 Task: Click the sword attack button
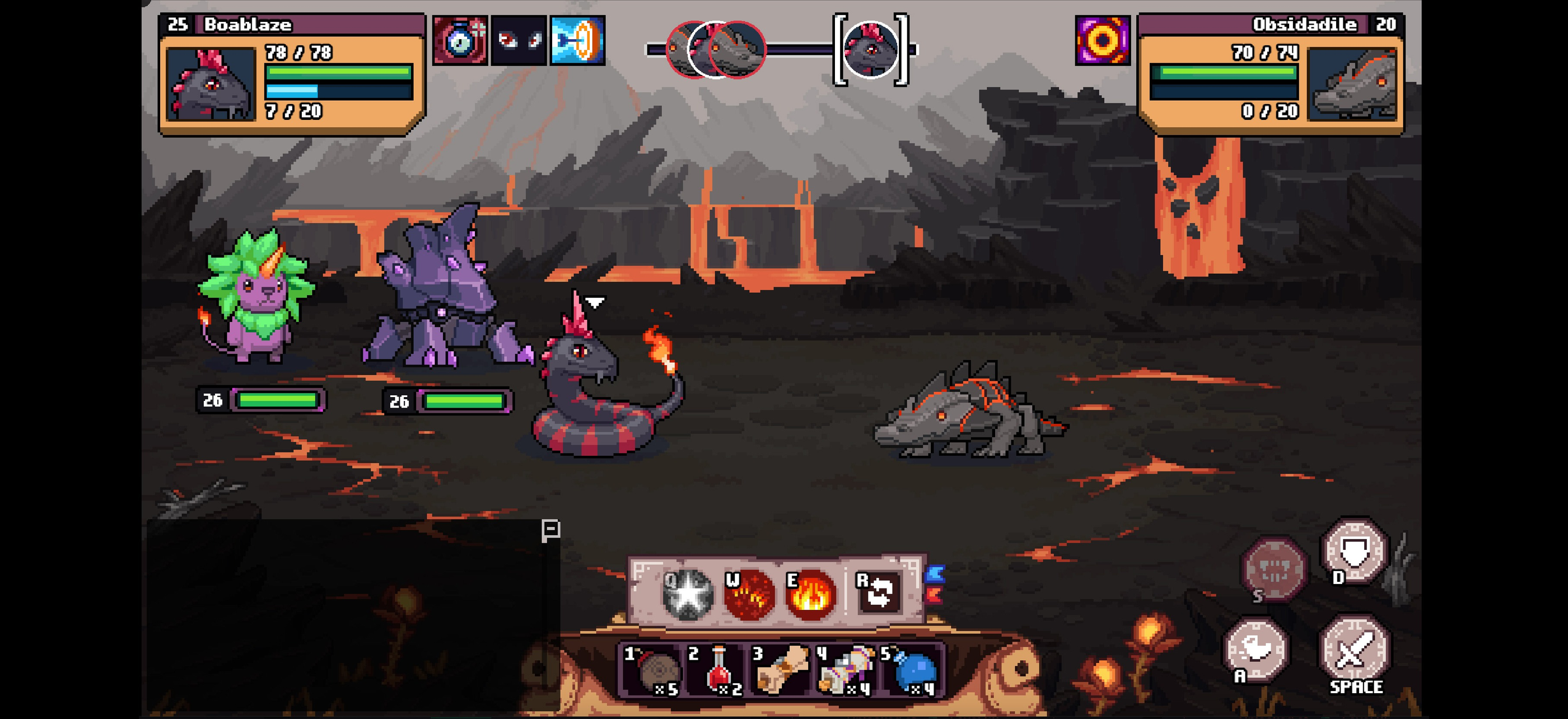click(x=1354, y=652)
